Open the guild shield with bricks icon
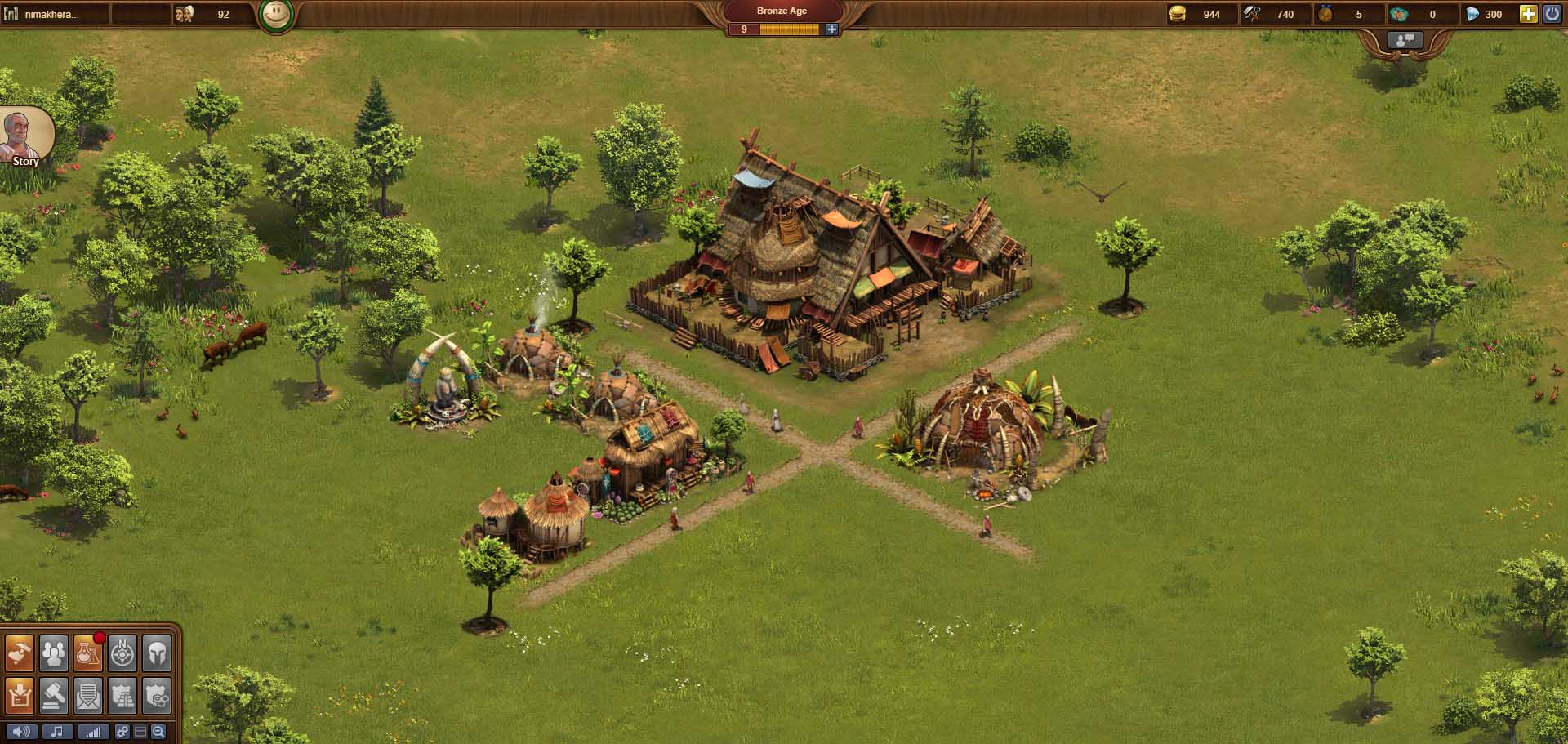Viewport: 1568px width, 744px height. [x=122, y=694]
